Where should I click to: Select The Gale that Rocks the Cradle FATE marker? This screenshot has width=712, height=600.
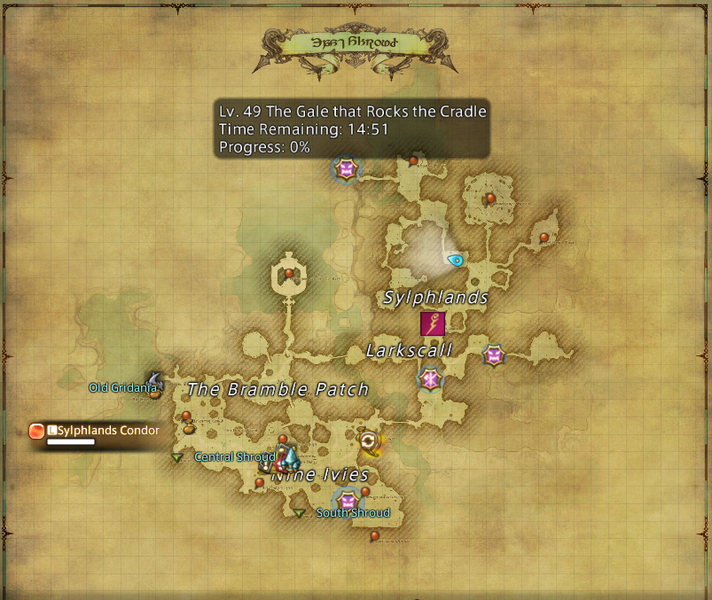click(x=347, y=170)
